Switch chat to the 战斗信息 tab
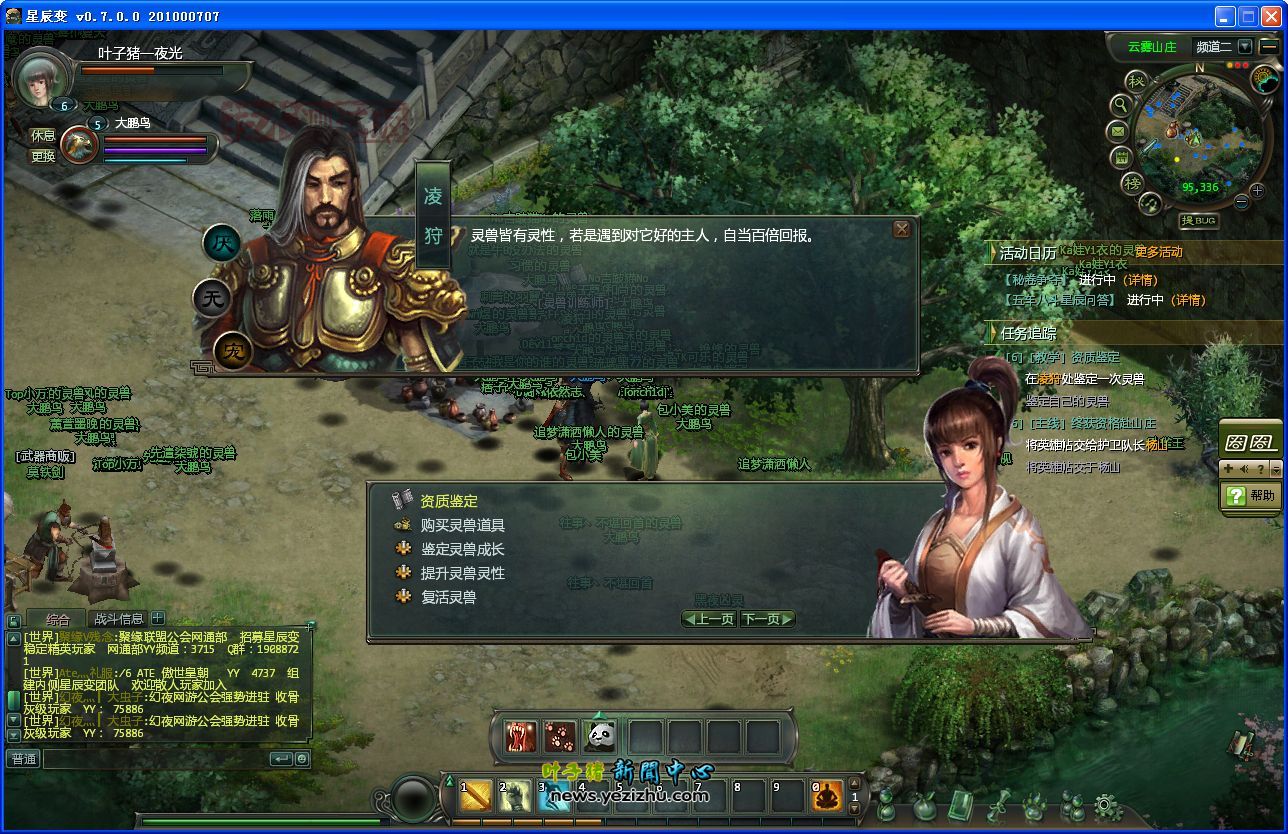The height and width of the screenshot is (834, 1288). tap(118, 619)
